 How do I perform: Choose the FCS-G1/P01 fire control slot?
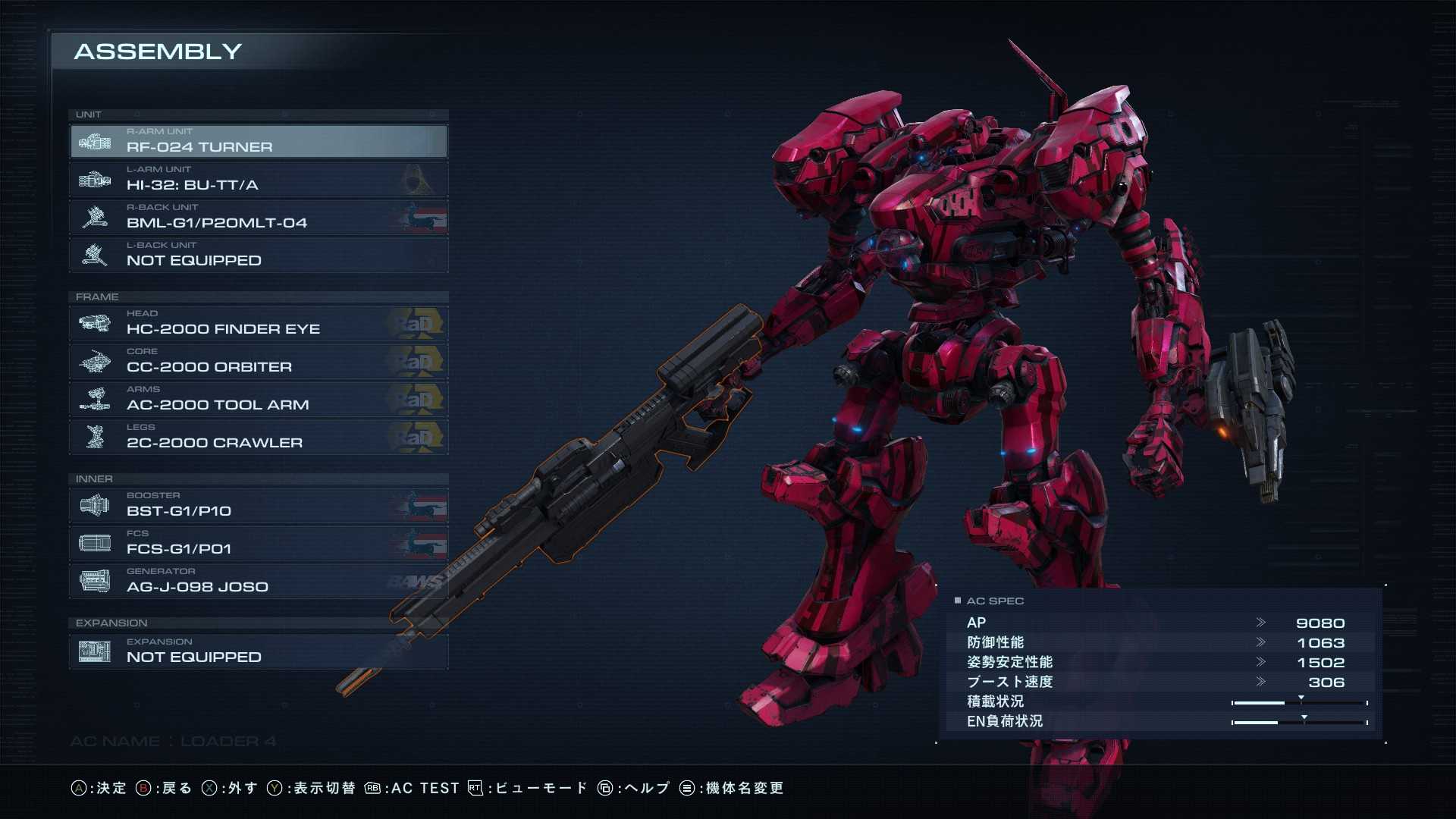tap(258, 544)
